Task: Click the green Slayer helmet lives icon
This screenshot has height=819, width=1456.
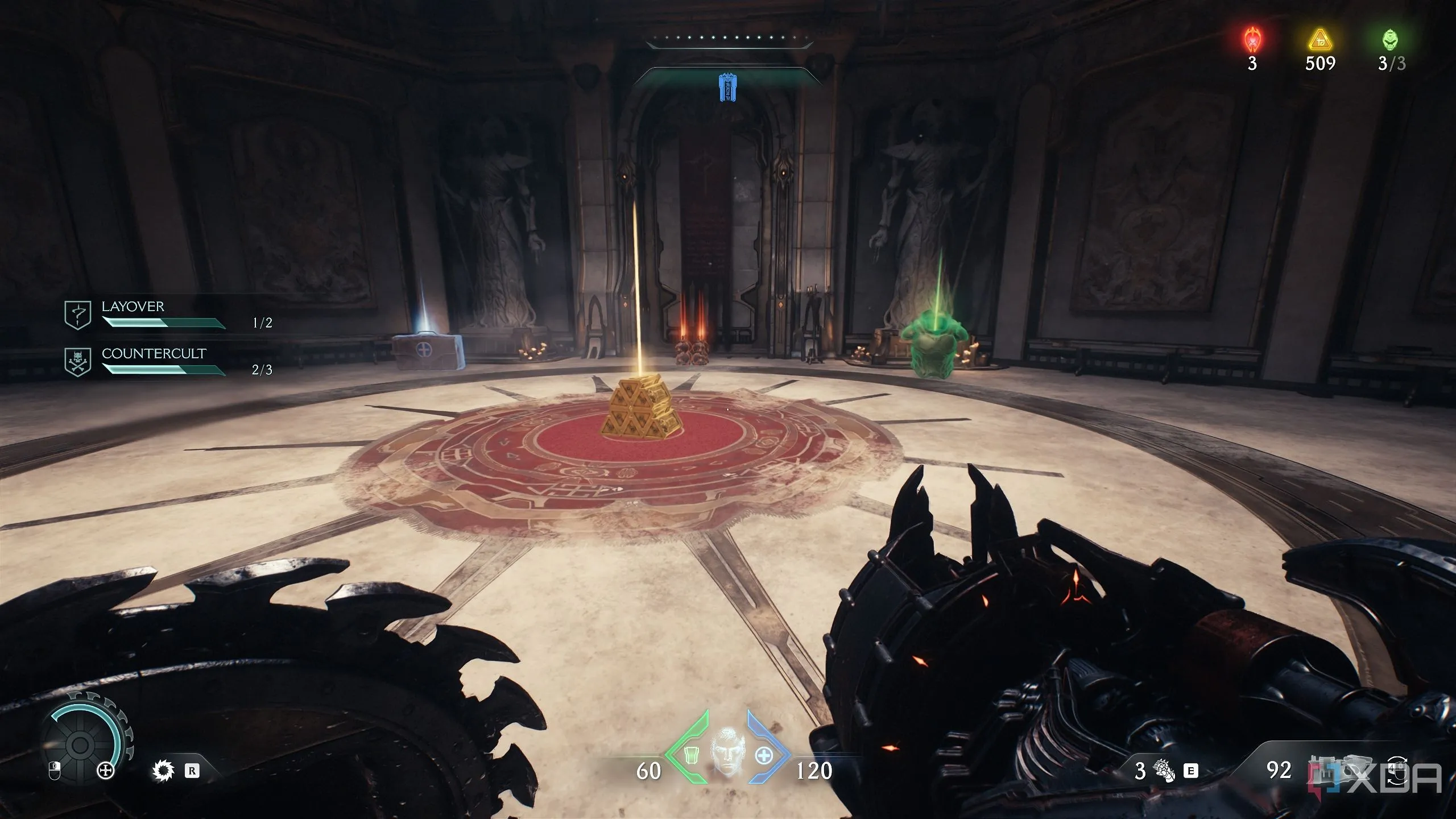Action: [1391, 40]
